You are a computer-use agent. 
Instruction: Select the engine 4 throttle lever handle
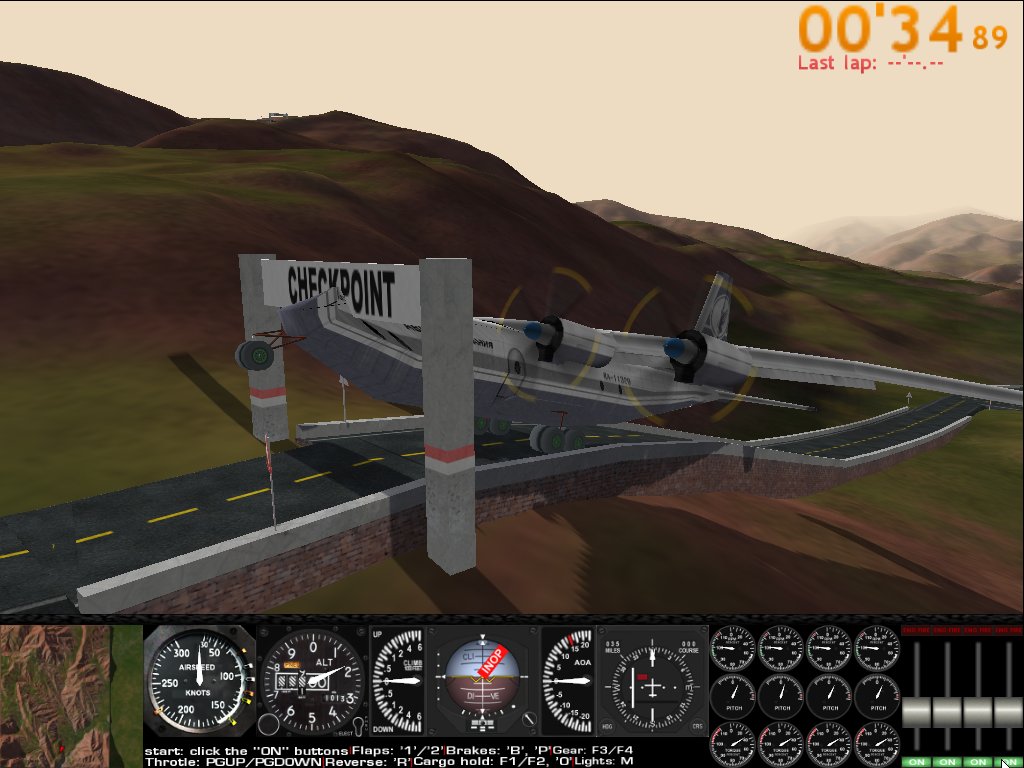(1008, 712)
